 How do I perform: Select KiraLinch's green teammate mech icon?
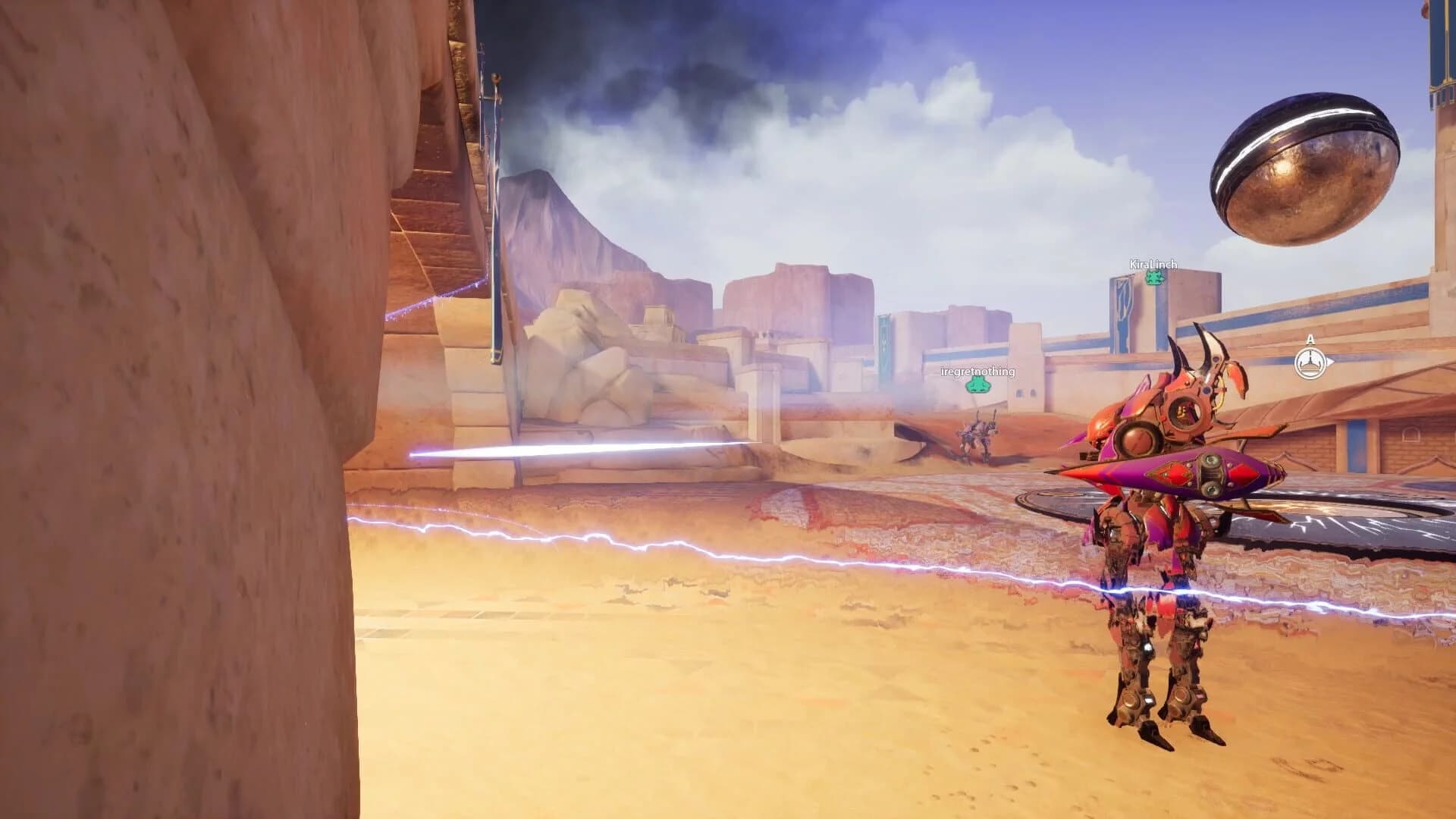[x=1154, y=278]
